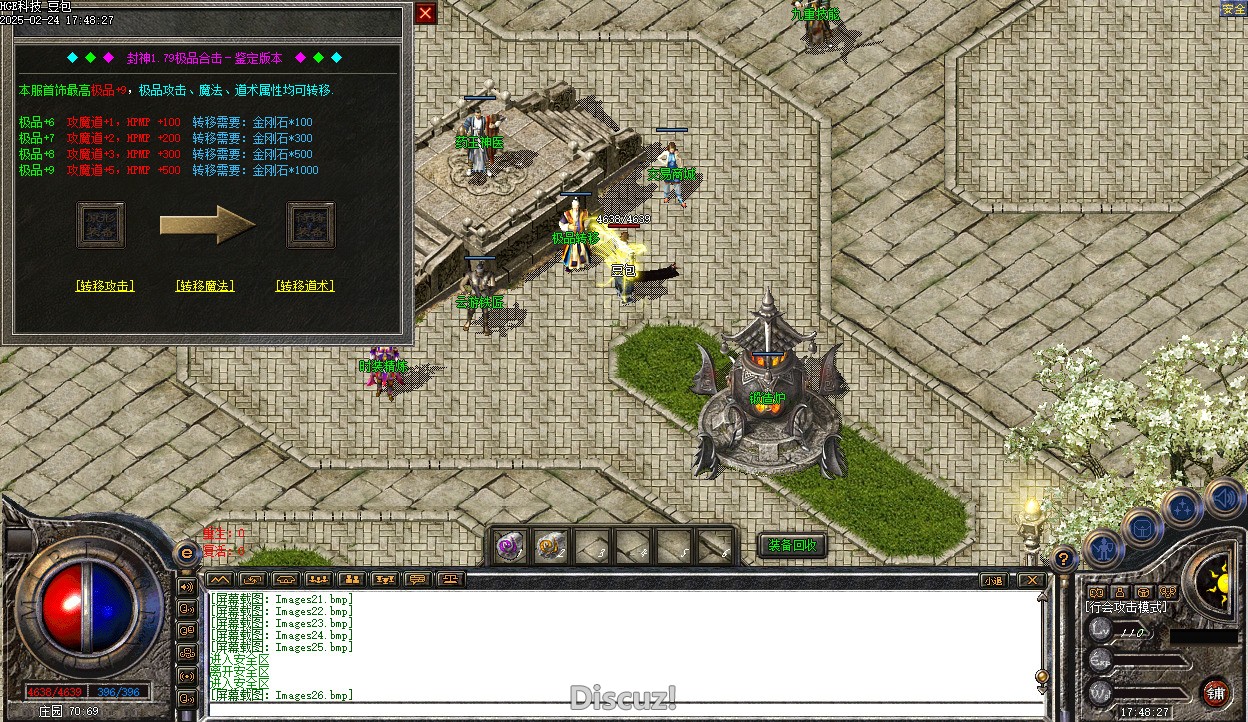This screenshot has height=722, width=1248.
Task: Choose the 转移道术 option
Action: (x=305, y=286)
